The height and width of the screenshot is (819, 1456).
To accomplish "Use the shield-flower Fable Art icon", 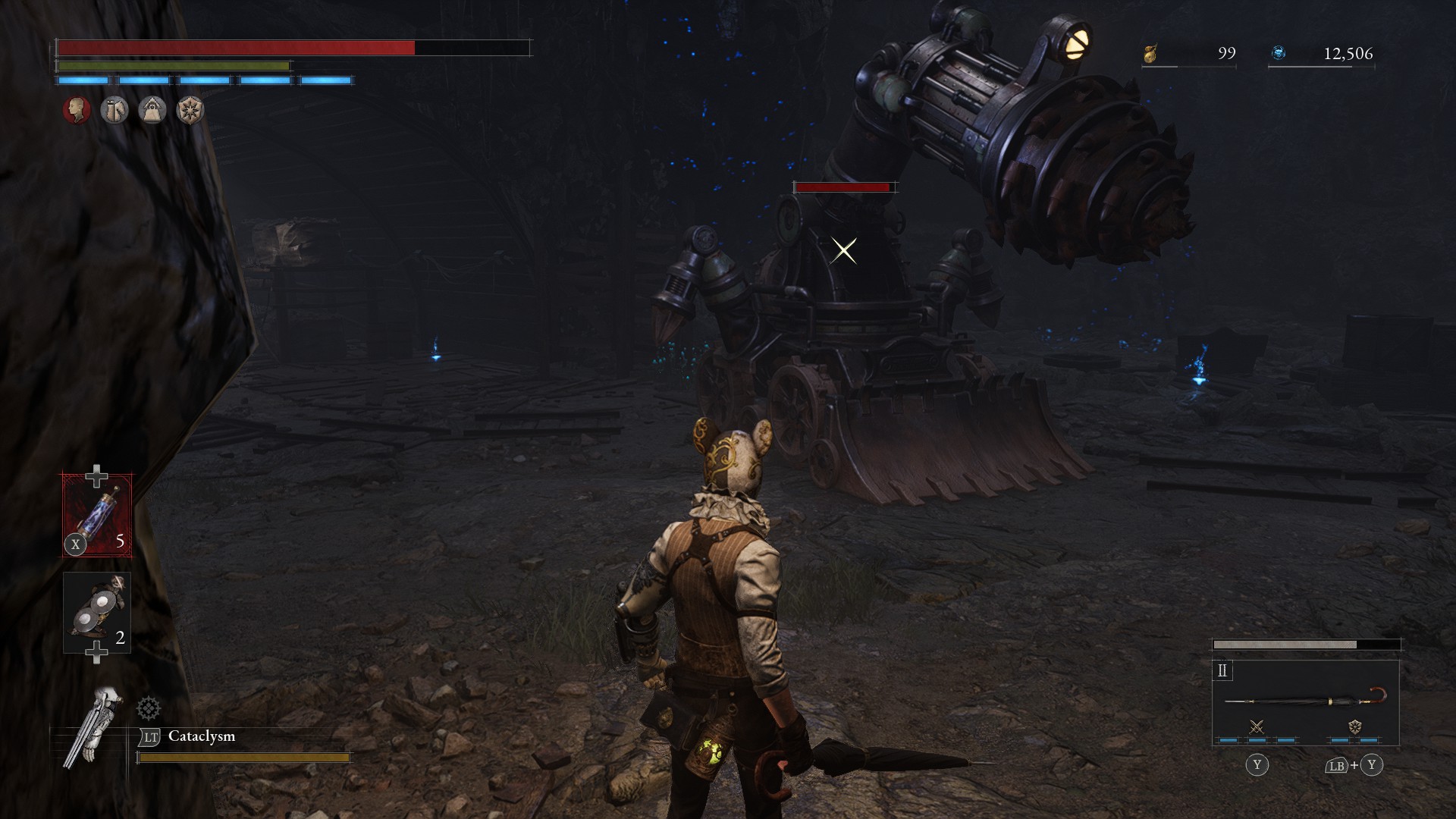I will [1354, 727].
